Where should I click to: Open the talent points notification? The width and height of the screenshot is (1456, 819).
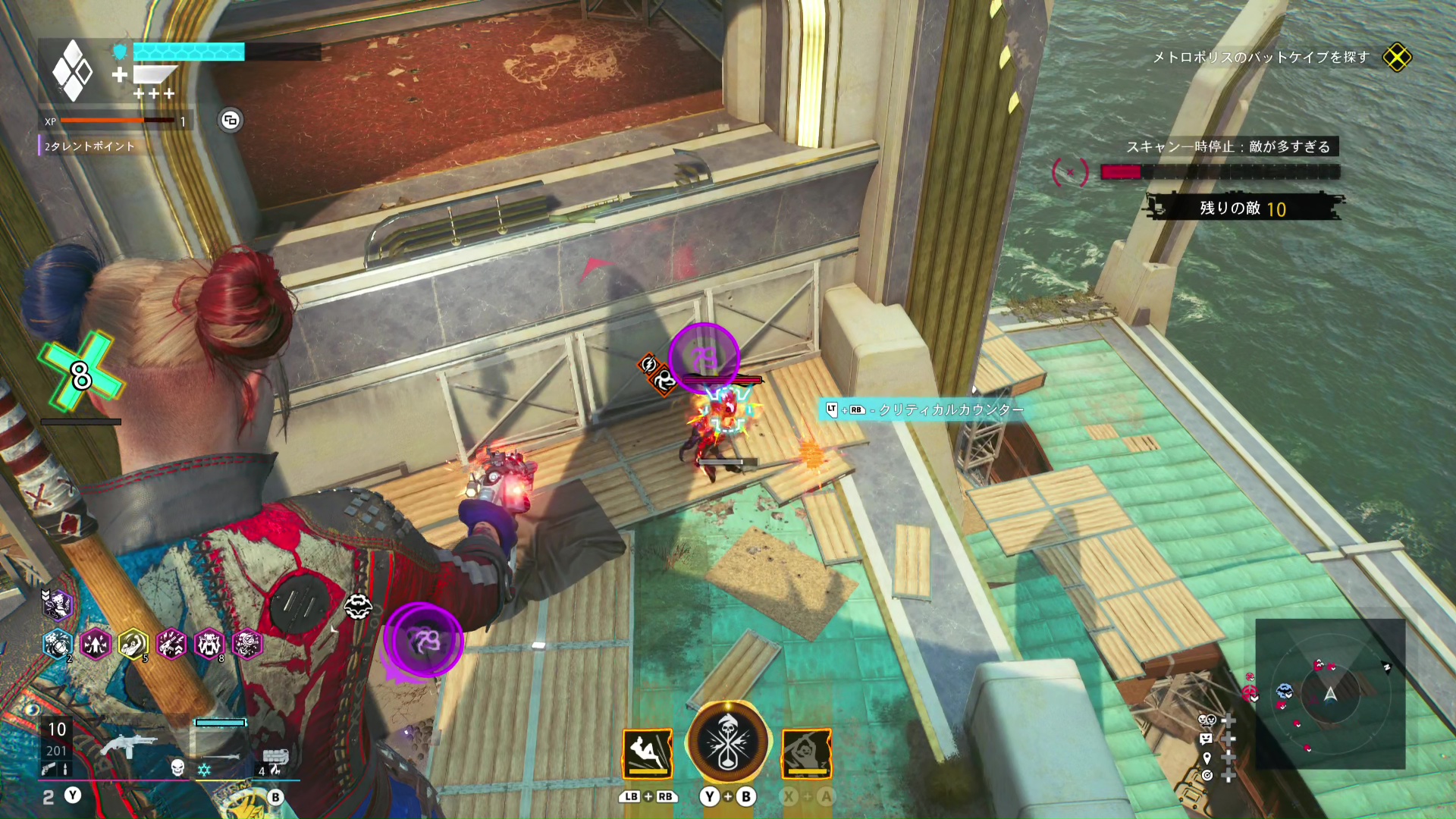89,146
